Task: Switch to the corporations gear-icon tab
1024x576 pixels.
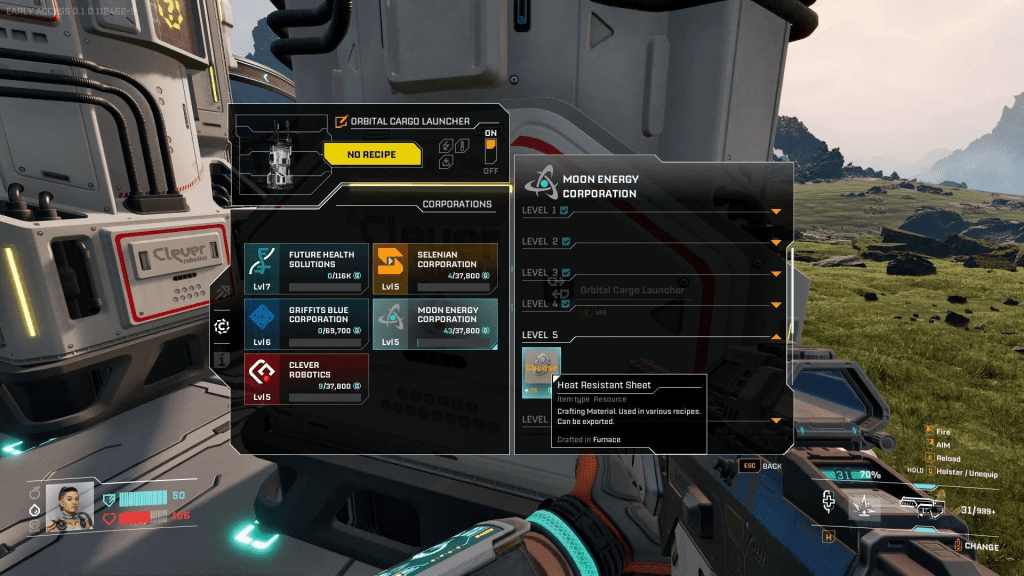Action: 222,326
